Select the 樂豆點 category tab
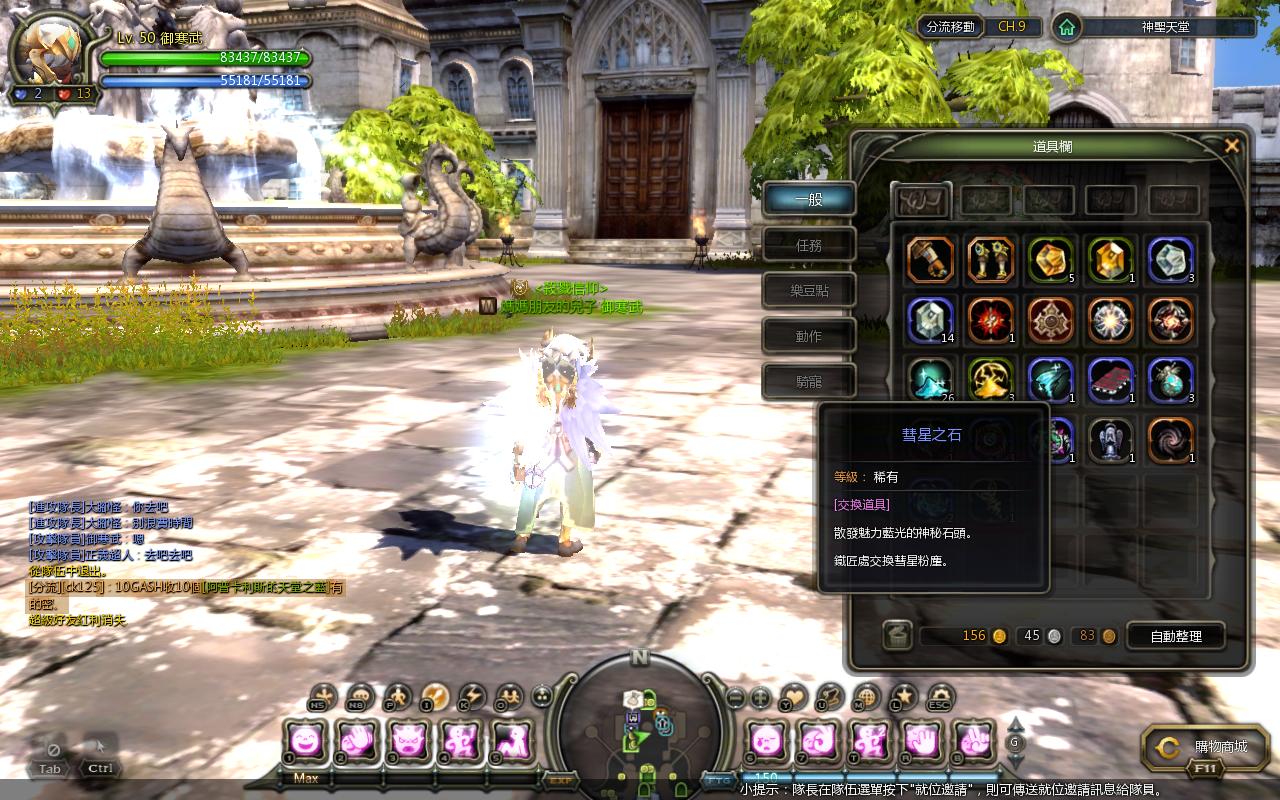The image size is (1280, 800). [x=809, y=291]
